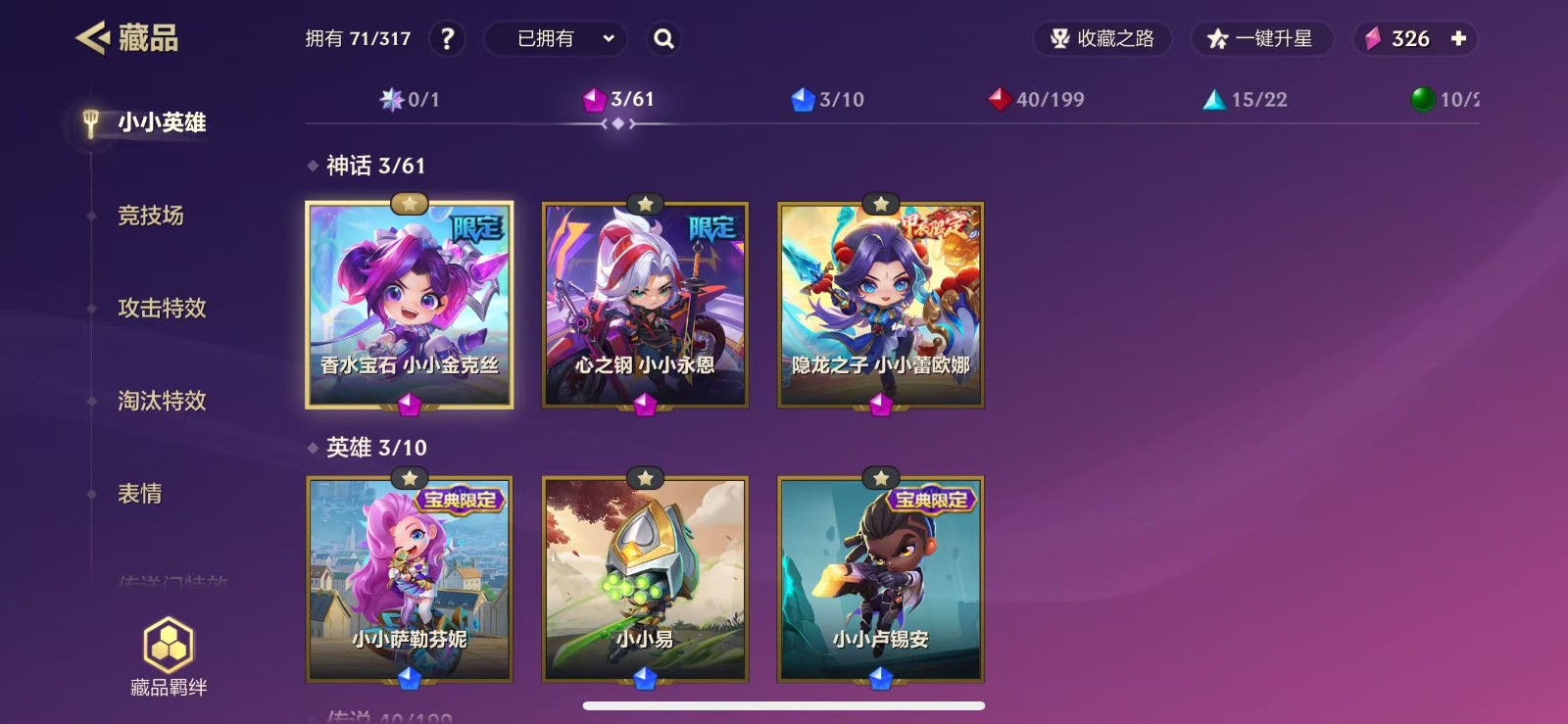
Task: Choose the cyan 15/22 rarity tab
Action: [1246, 99]
